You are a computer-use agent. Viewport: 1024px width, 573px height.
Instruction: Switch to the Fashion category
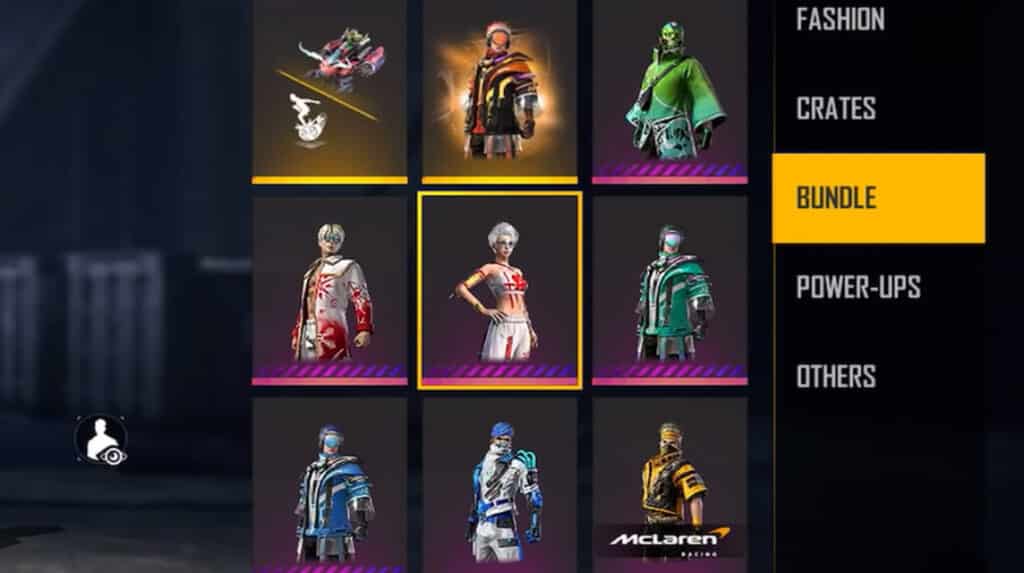click(x=840, y=20)
